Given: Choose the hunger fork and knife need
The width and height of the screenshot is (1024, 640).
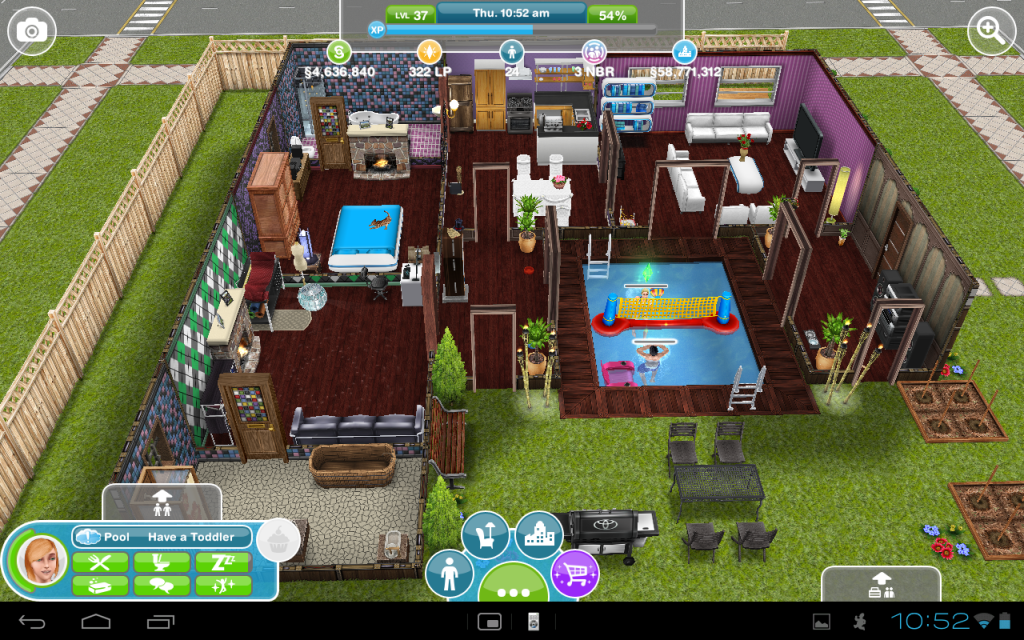Looking at the screenshot, I should [x=100, y=562].
